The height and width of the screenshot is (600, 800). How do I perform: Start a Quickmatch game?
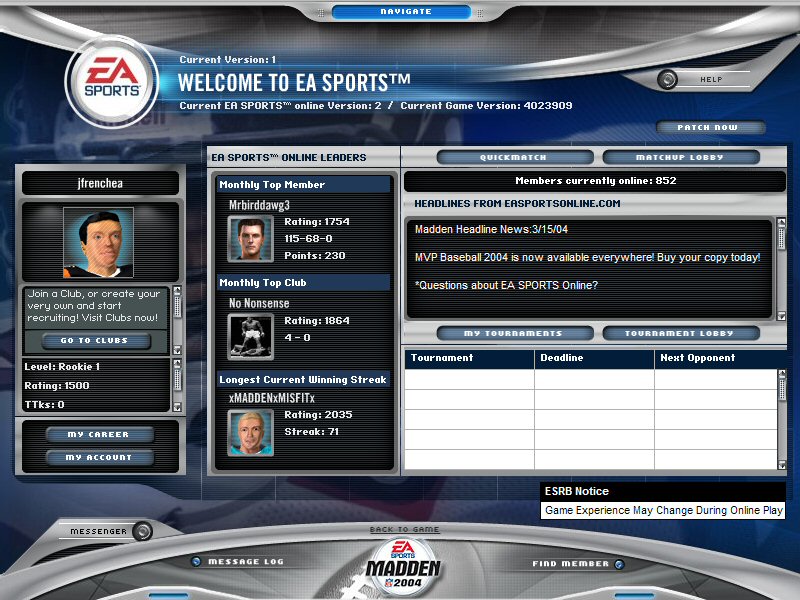[513, 158]
